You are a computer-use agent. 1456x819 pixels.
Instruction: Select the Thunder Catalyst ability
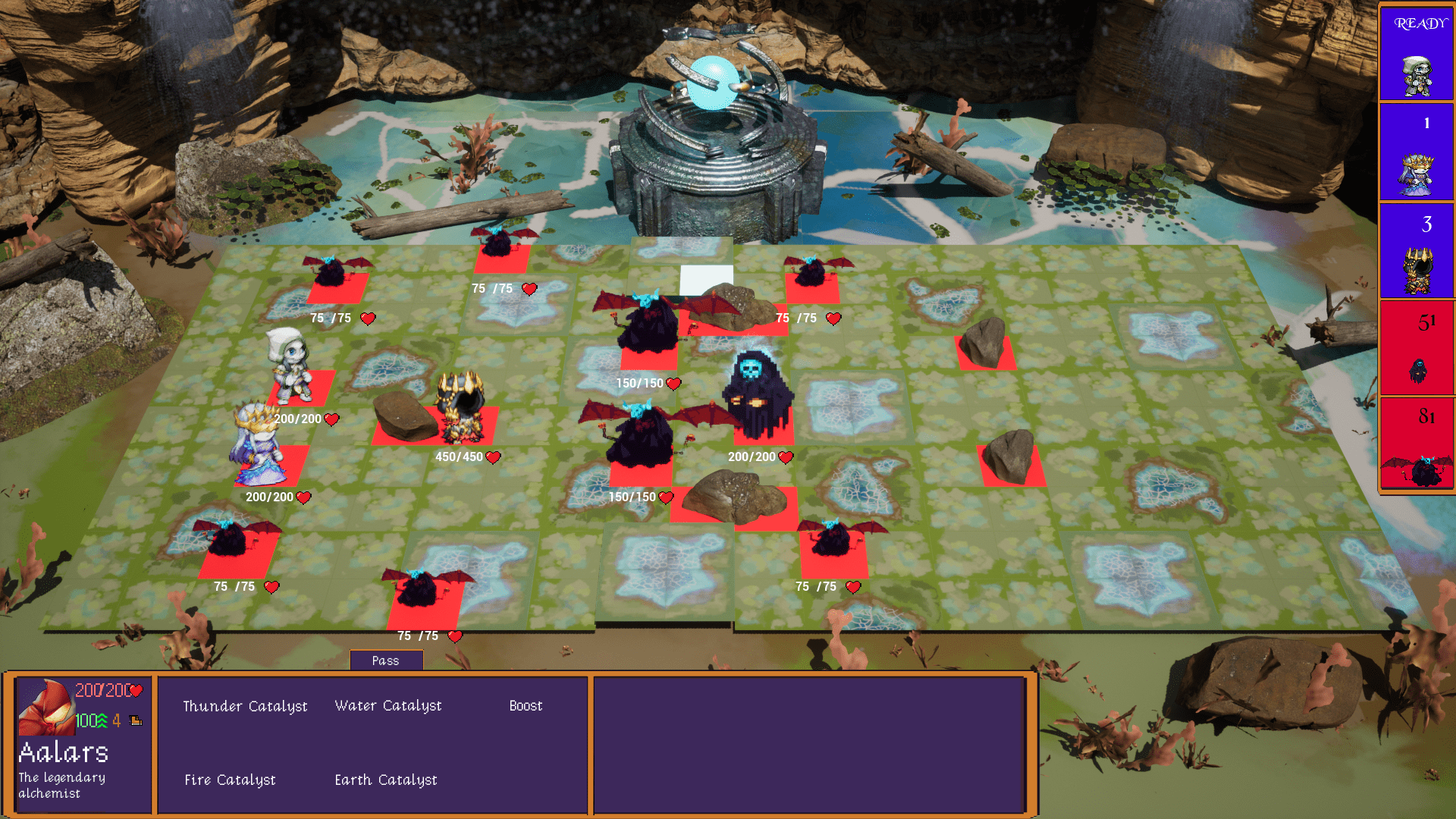click(245, 706)
